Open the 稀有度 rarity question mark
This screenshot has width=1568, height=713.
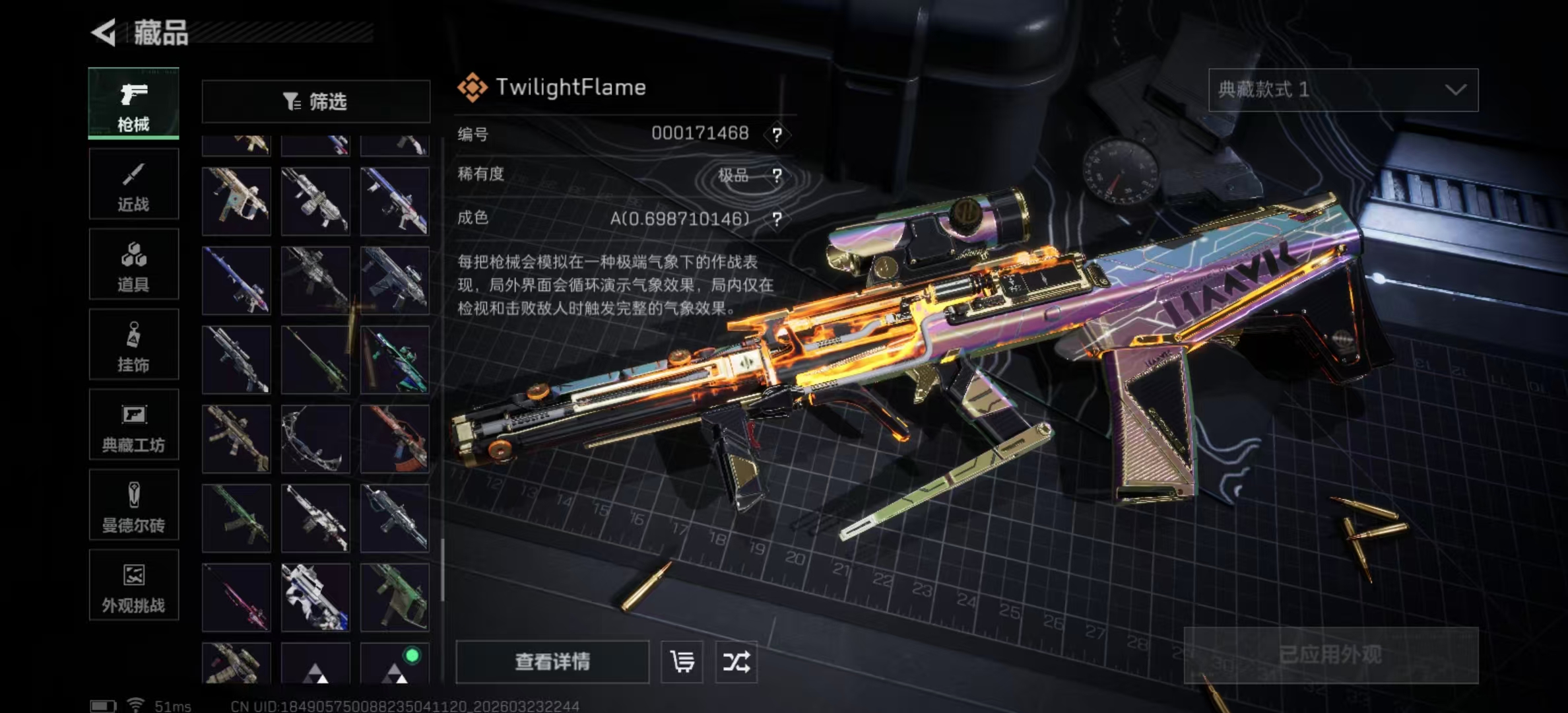coord(777,176)
